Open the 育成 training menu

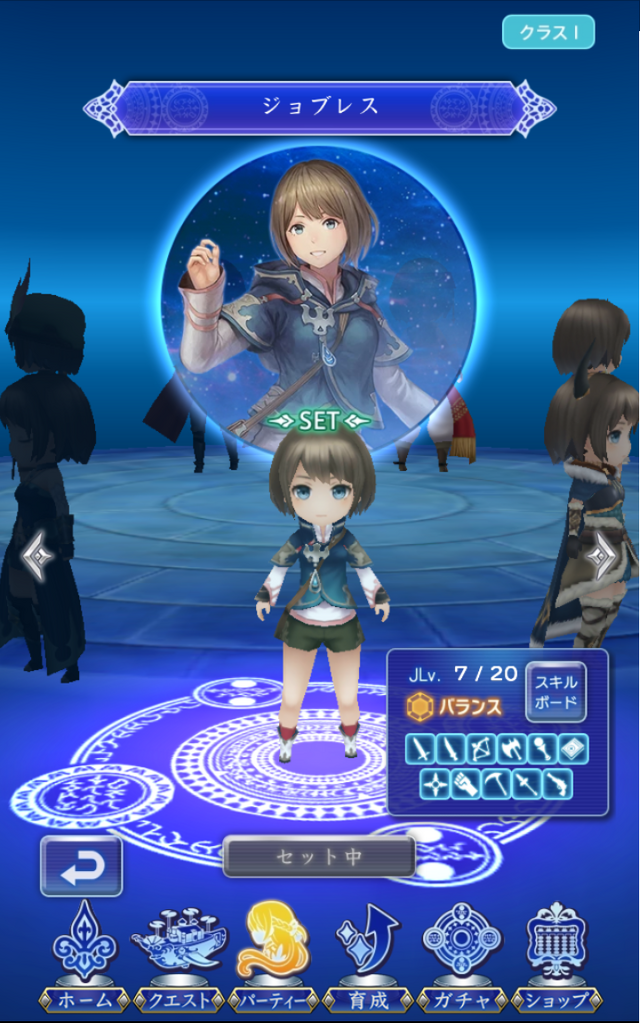(367, 955)
